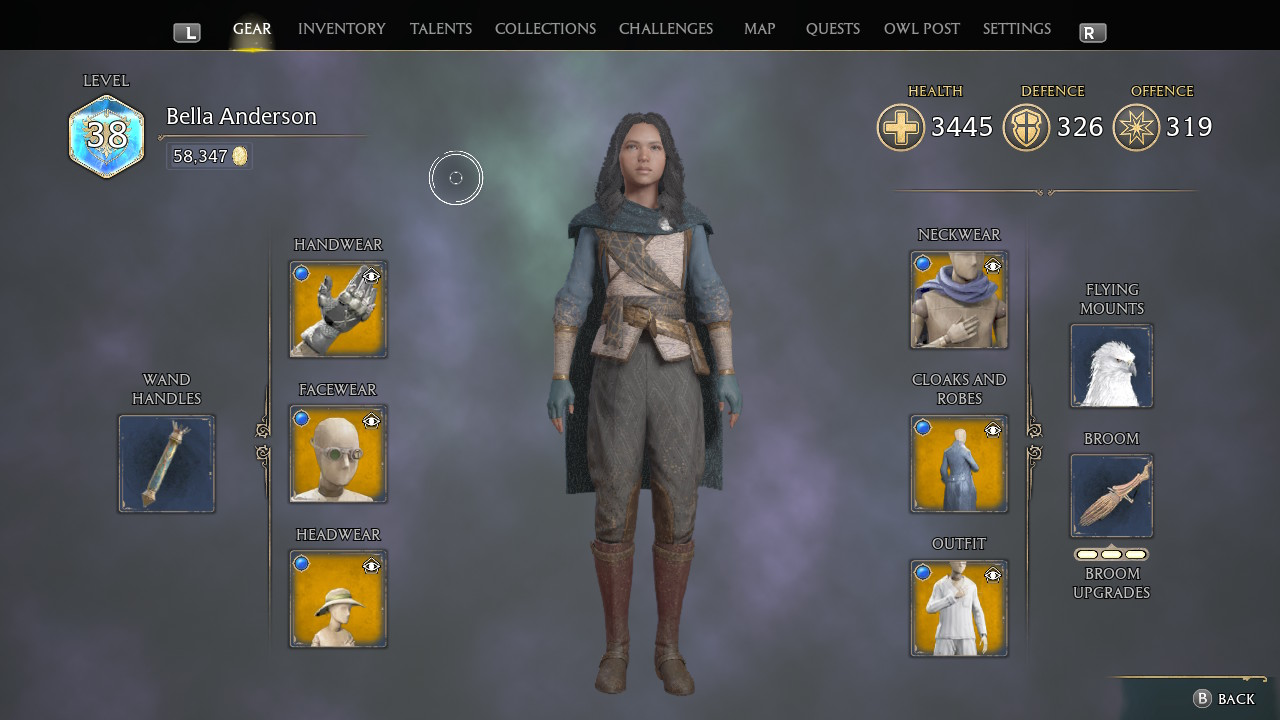Switch to the Quests tab
This screenshot has width=1280, height=720.
point(832,29)
